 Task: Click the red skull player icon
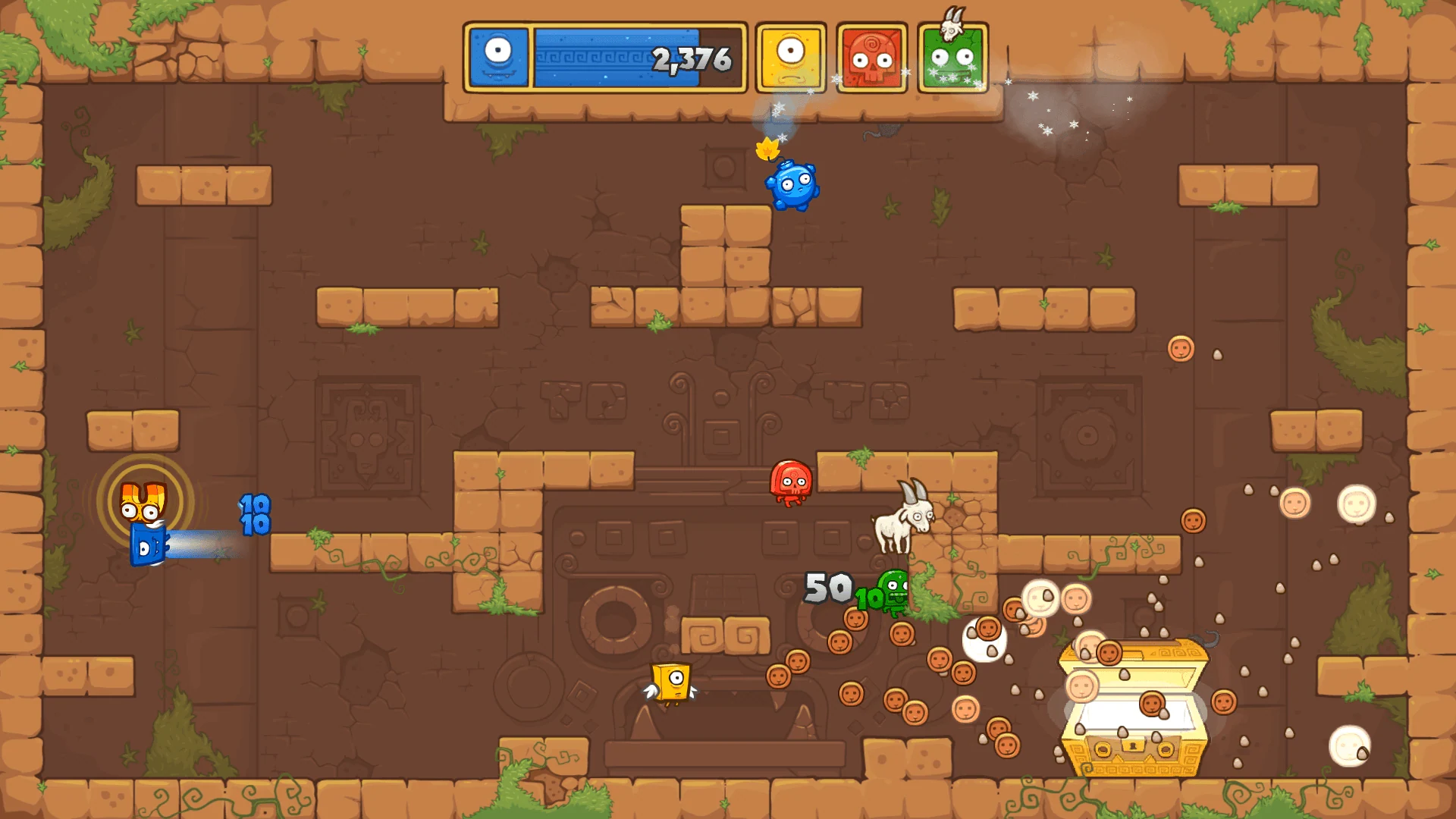pos(871,57)
